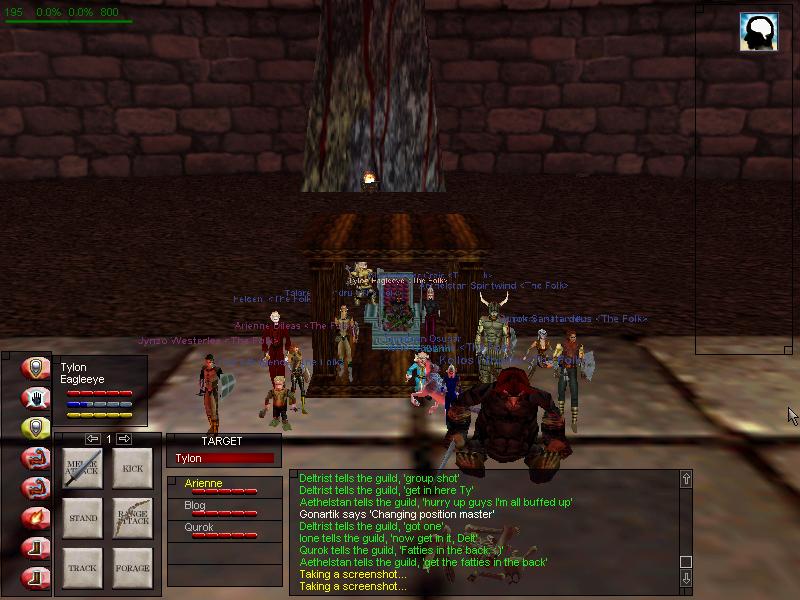This screenshot has height=600, width=800.
Task: Go to the next hotbutton page
Action: [x=125, y=439]
